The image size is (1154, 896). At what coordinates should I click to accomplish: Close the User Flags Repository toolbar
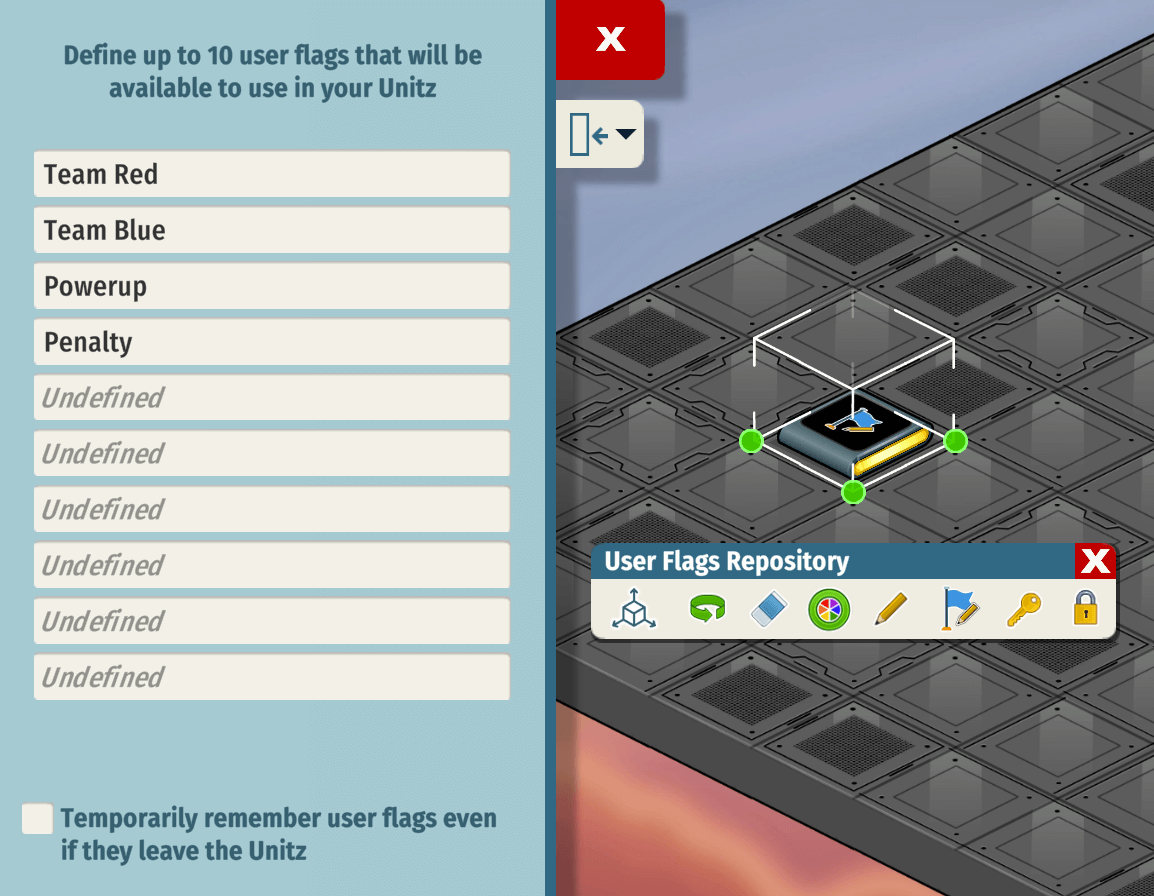(1095, 562)
